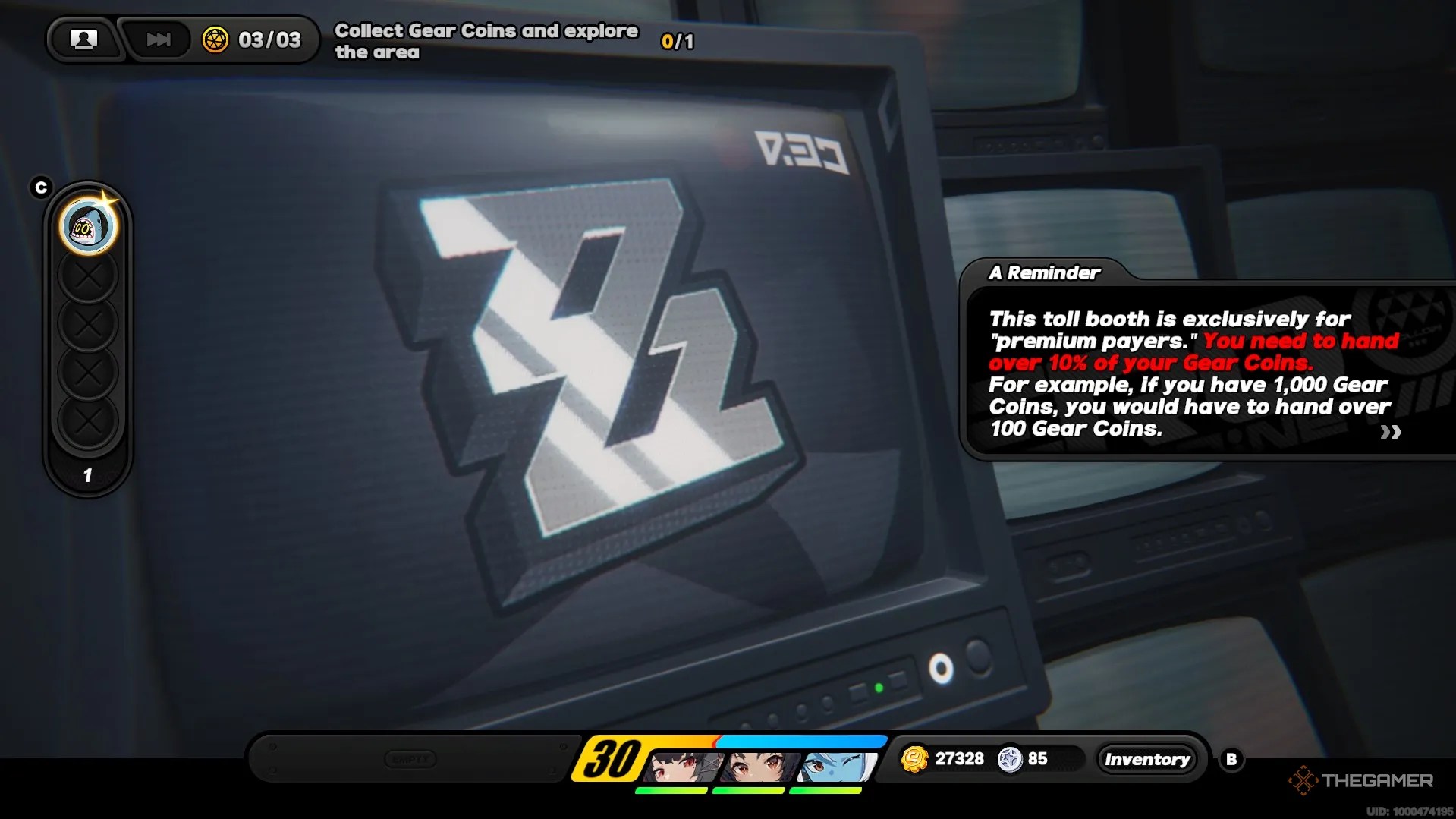
Task: Click the EMPTY equipment slot
Action: coord(410,758)
